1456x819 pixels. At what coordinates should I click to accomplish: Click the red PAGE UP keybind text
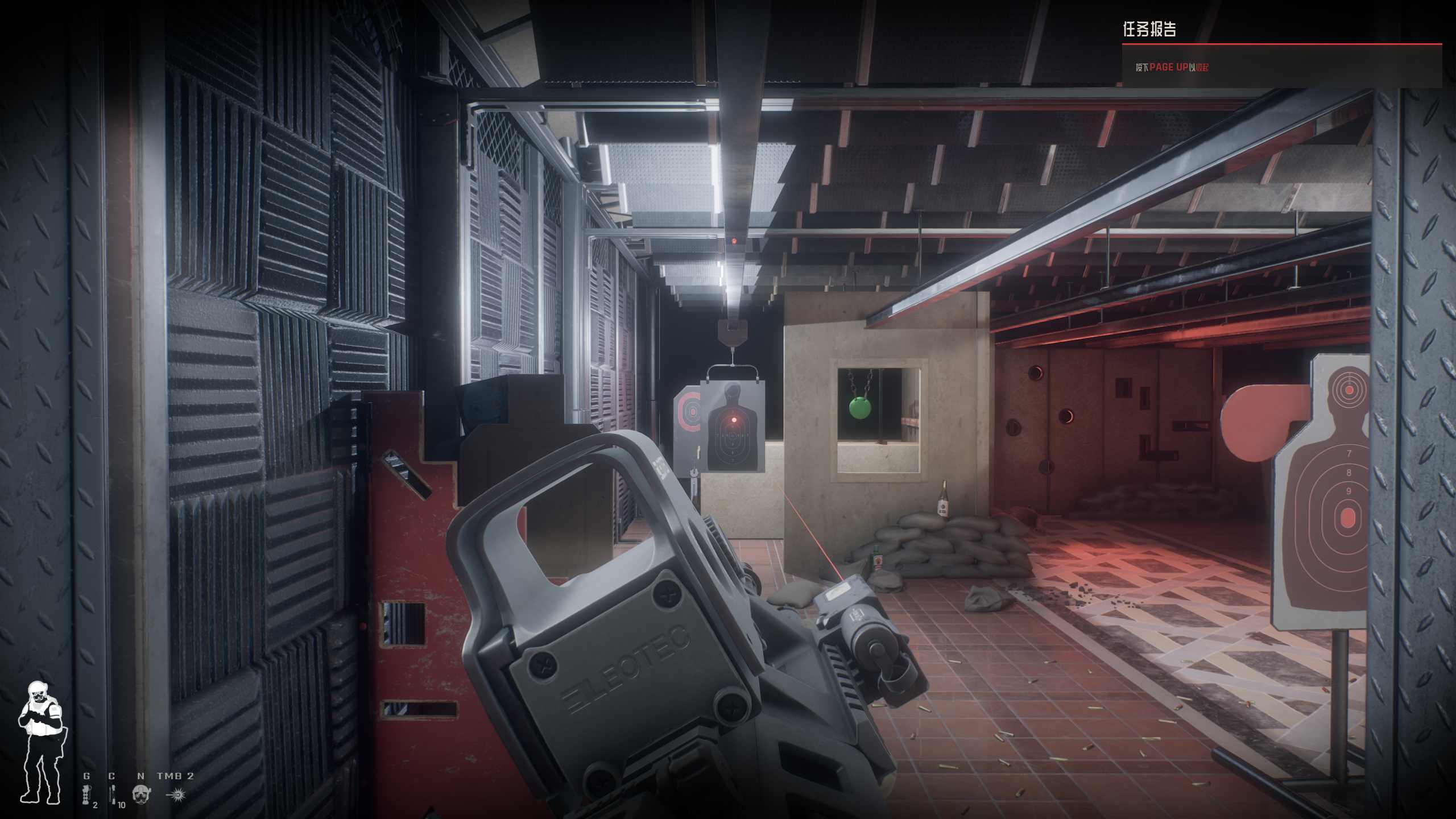[x=1169, y=66]
